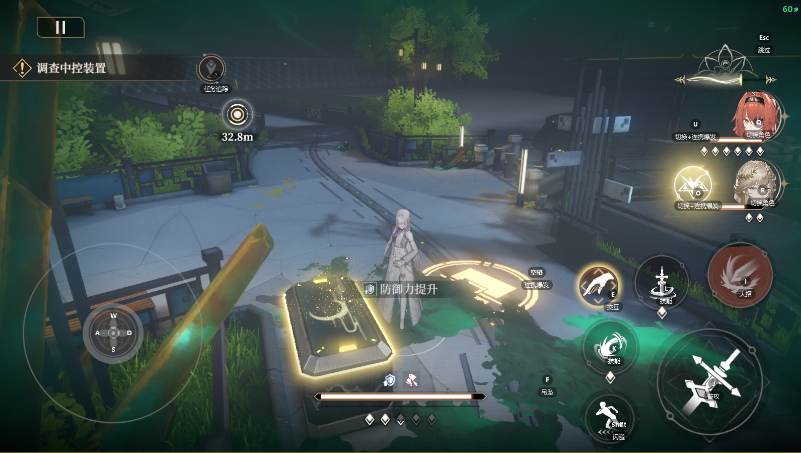Switch to the red-haired character portrait
The width and height of the screenshot is (801, 453).
click(753, 115)
